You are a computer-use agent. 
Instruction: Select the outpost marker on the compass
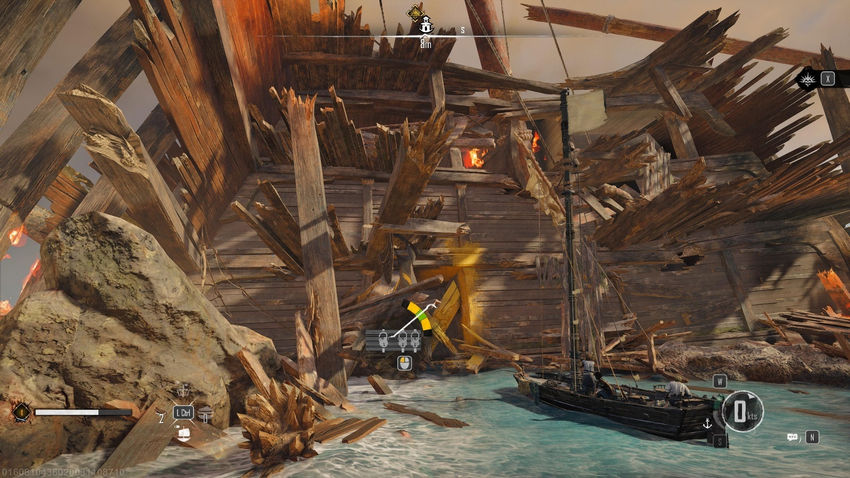point(424,25)
